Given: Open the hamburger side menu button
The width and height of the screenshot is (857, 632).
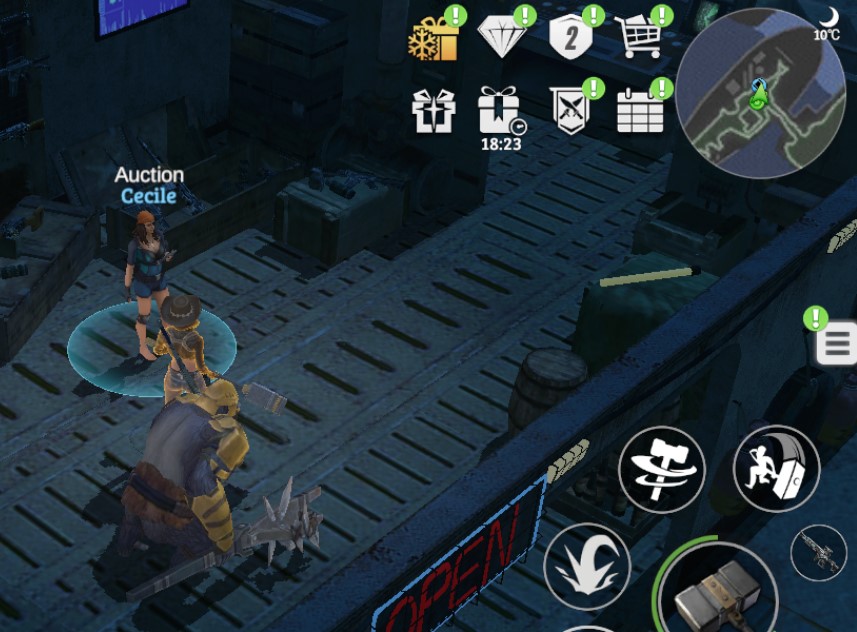Looking at the screenshot, I should click(x=836, y=344).
